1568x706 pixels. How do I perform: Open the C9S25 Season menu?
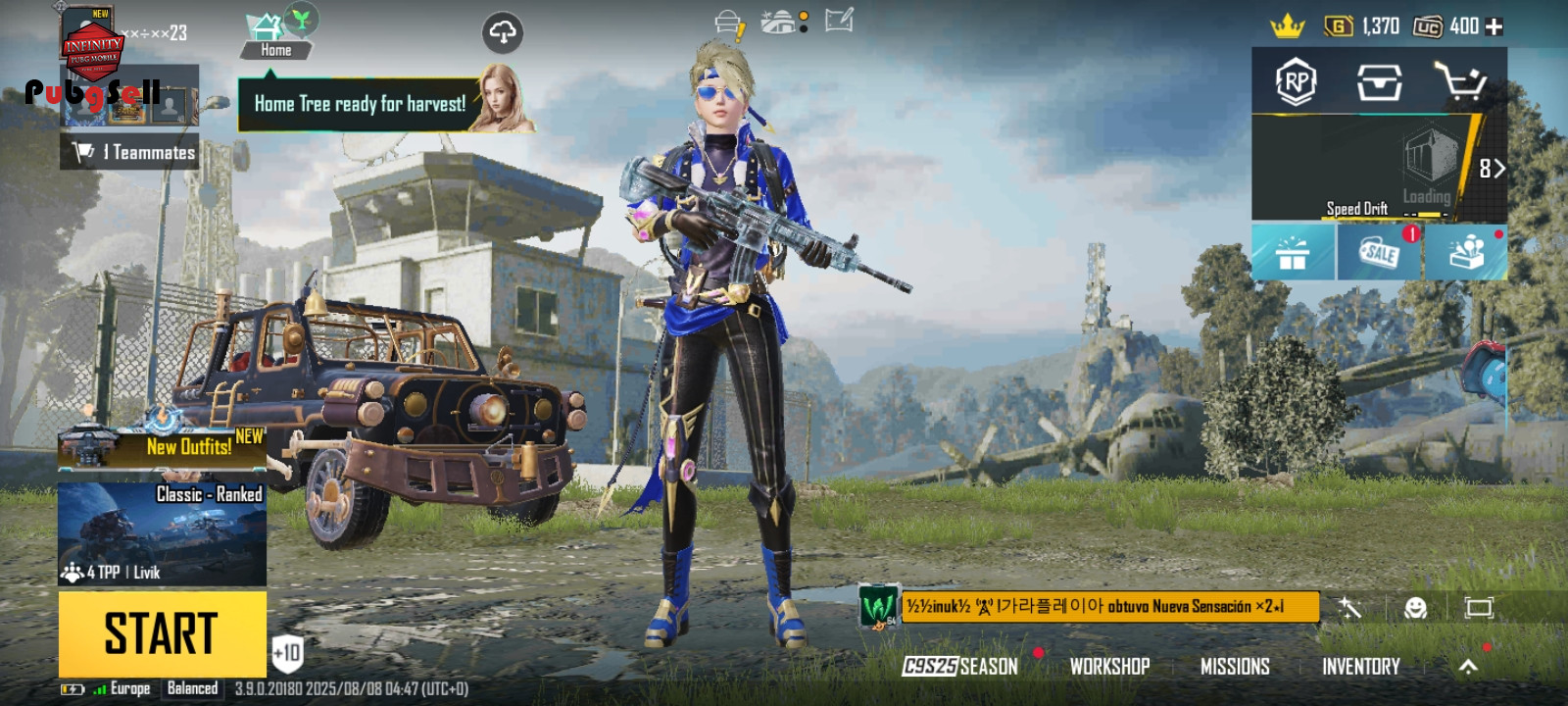960,667
